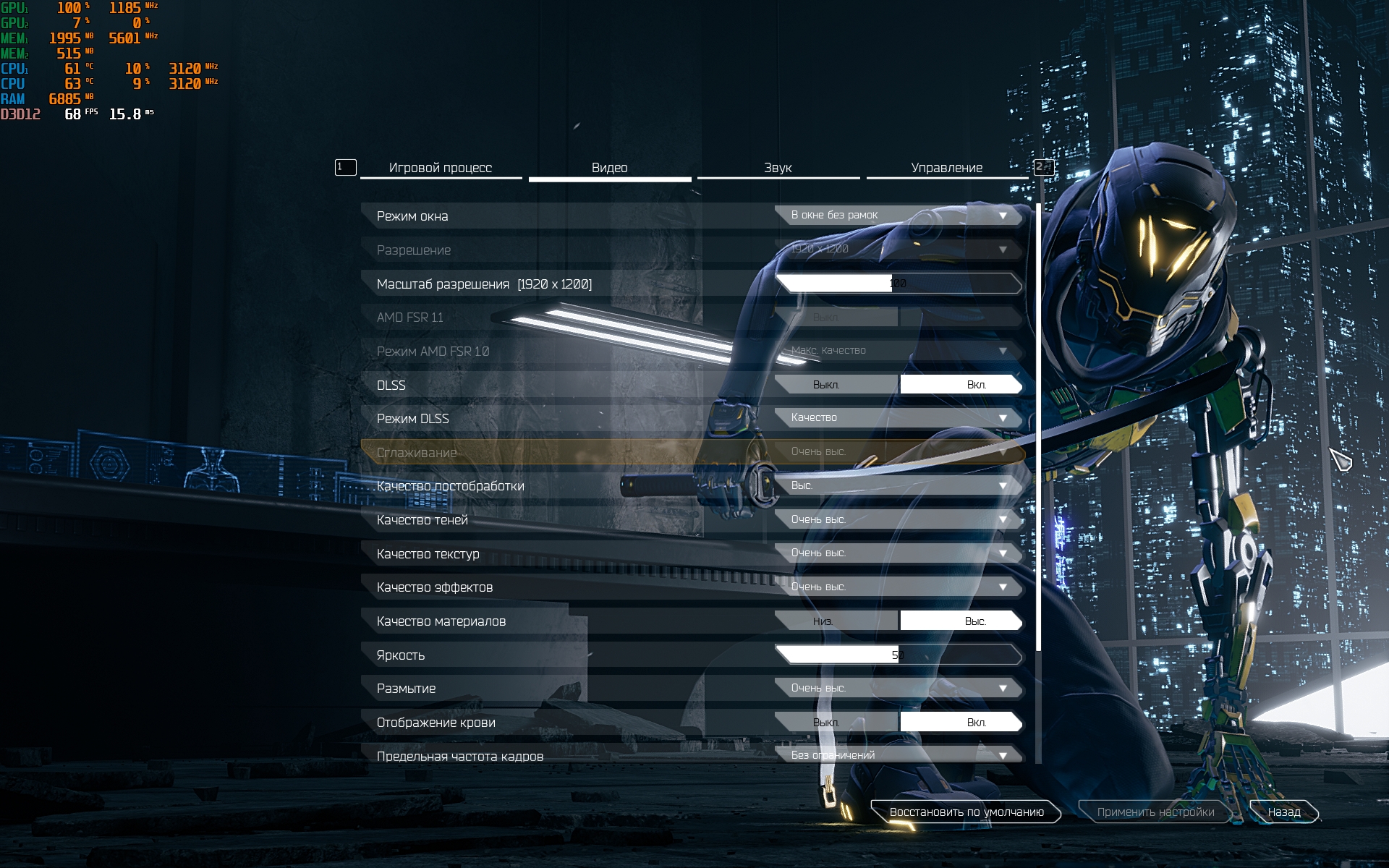Adjust the Яркость slider
The height and width of the screenshot is (868, 1389).
[x=898, y=655]
